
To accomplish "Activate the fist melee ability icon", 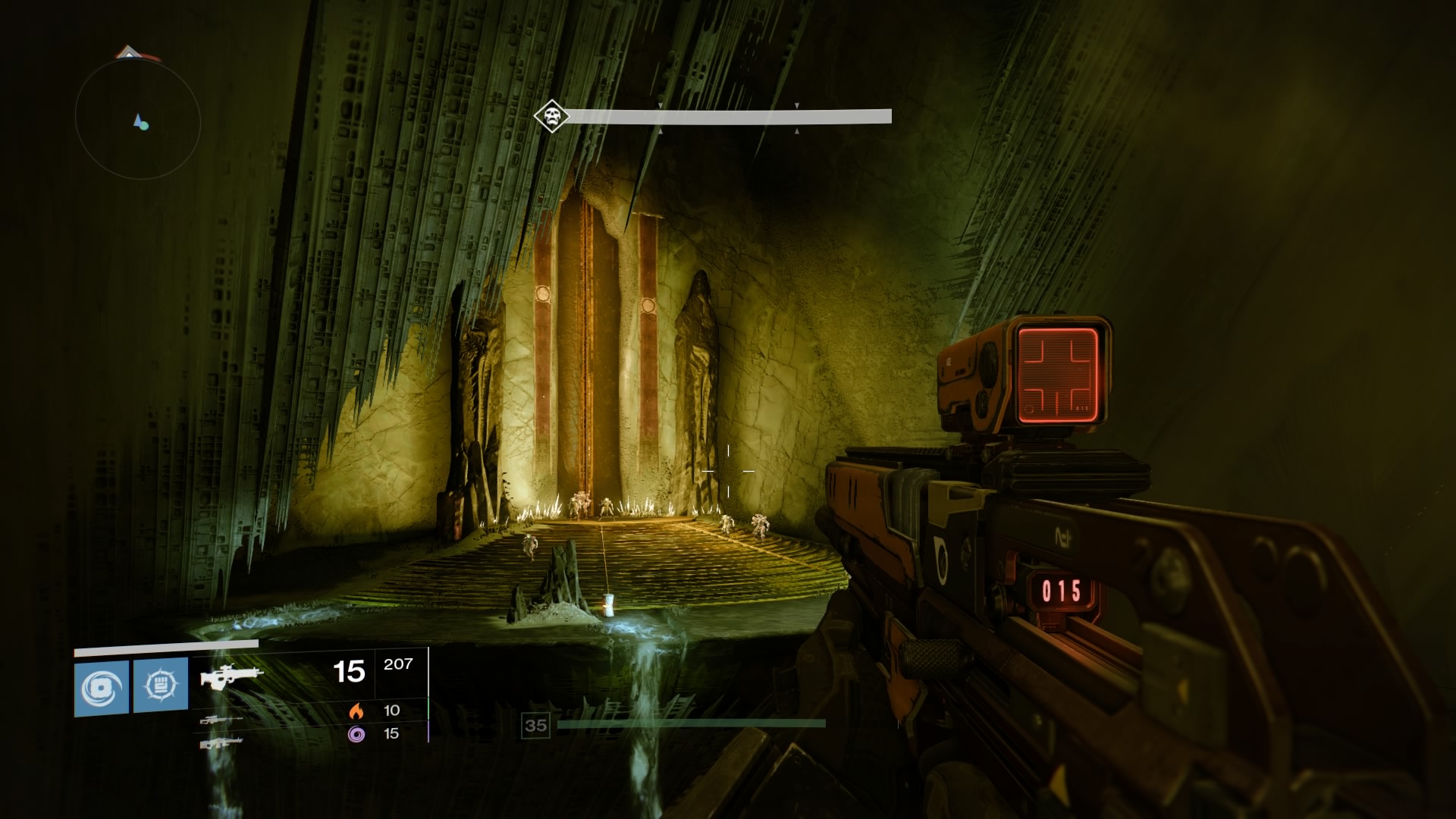I will (161, 686).
